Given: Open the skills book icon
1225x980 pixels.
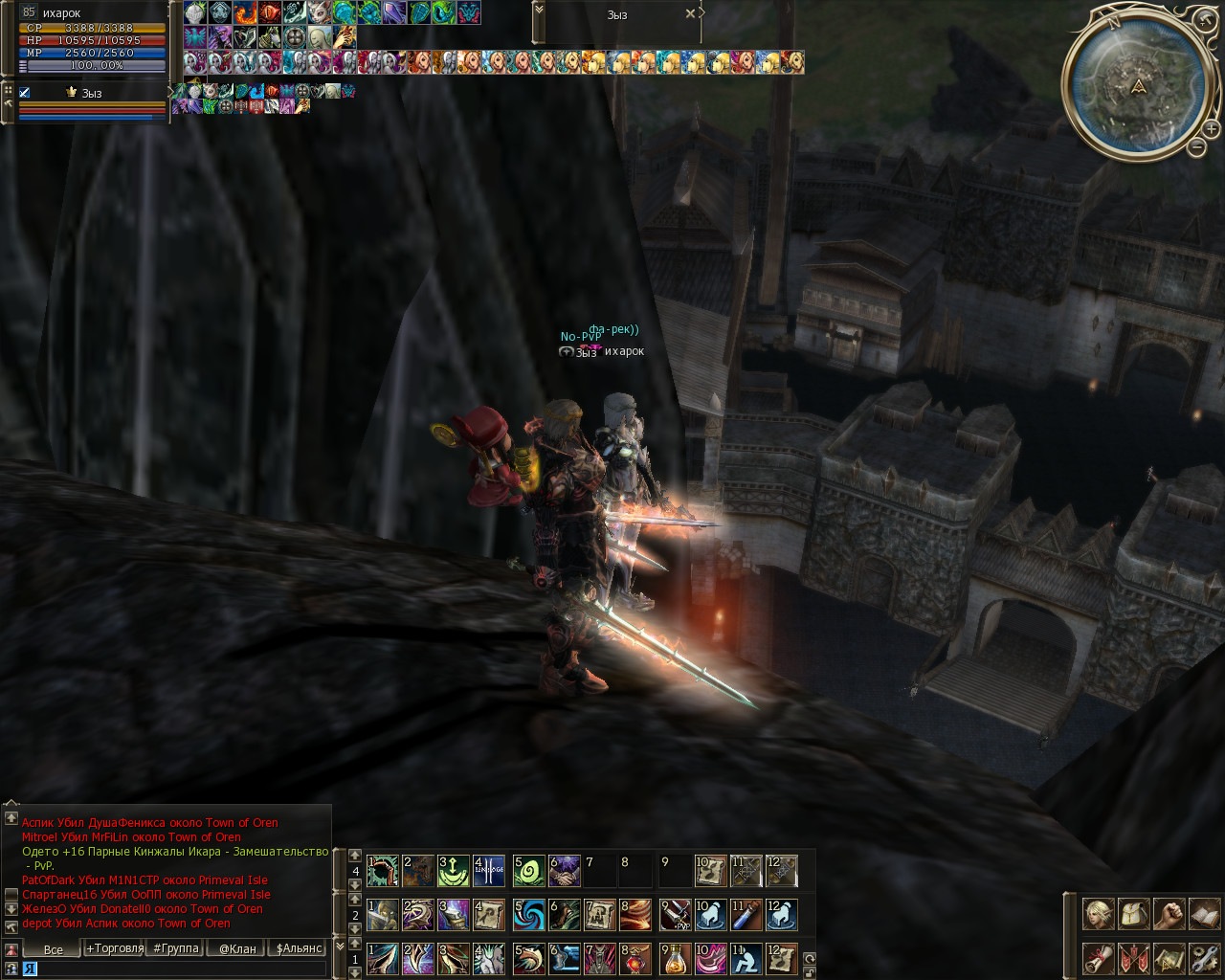Looking at the screenshot, I should click(x=1203, y=914).
